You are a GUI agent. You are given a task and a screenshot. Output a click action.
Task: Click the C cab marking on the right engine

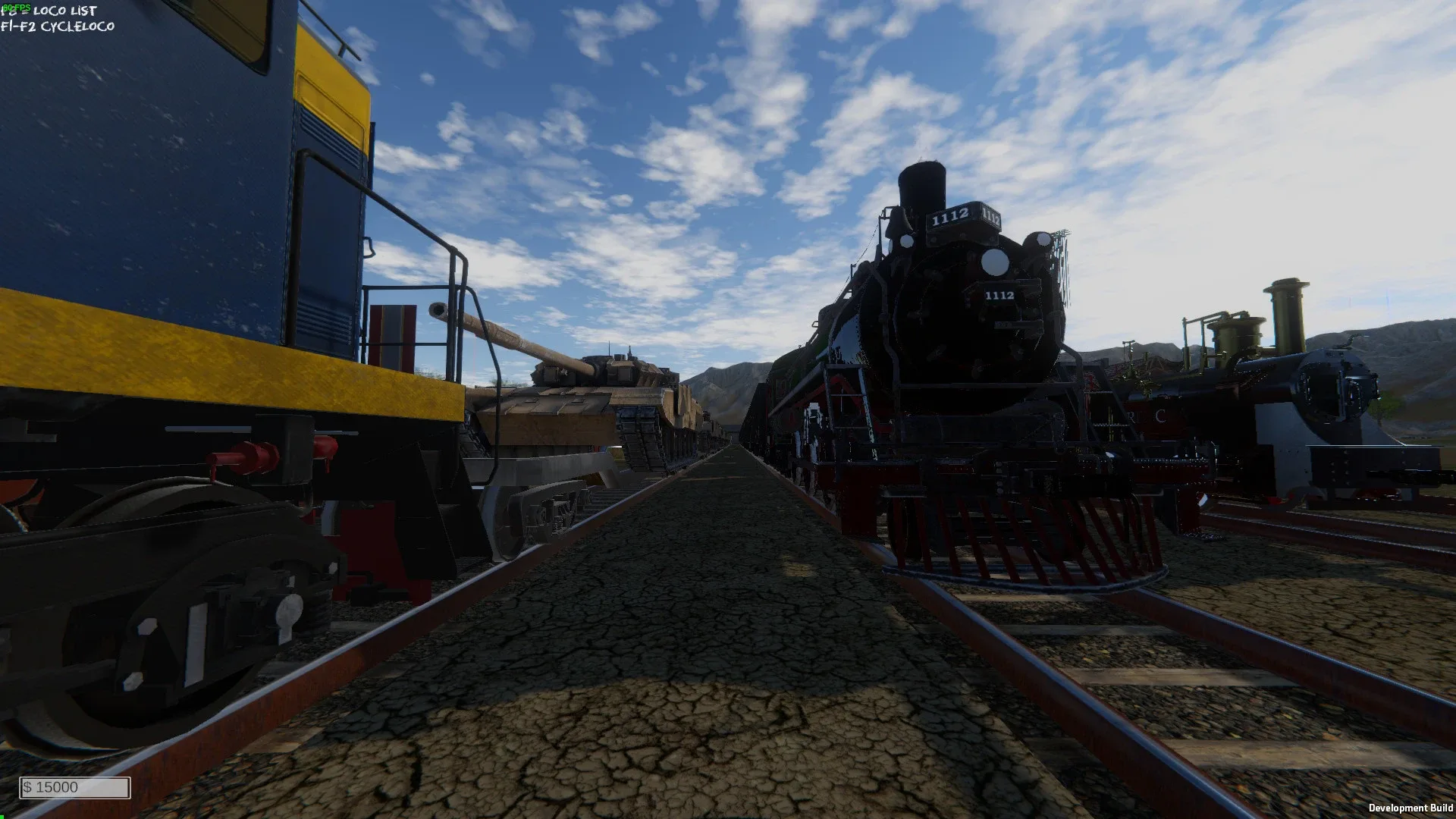(x=1162, y=416)
